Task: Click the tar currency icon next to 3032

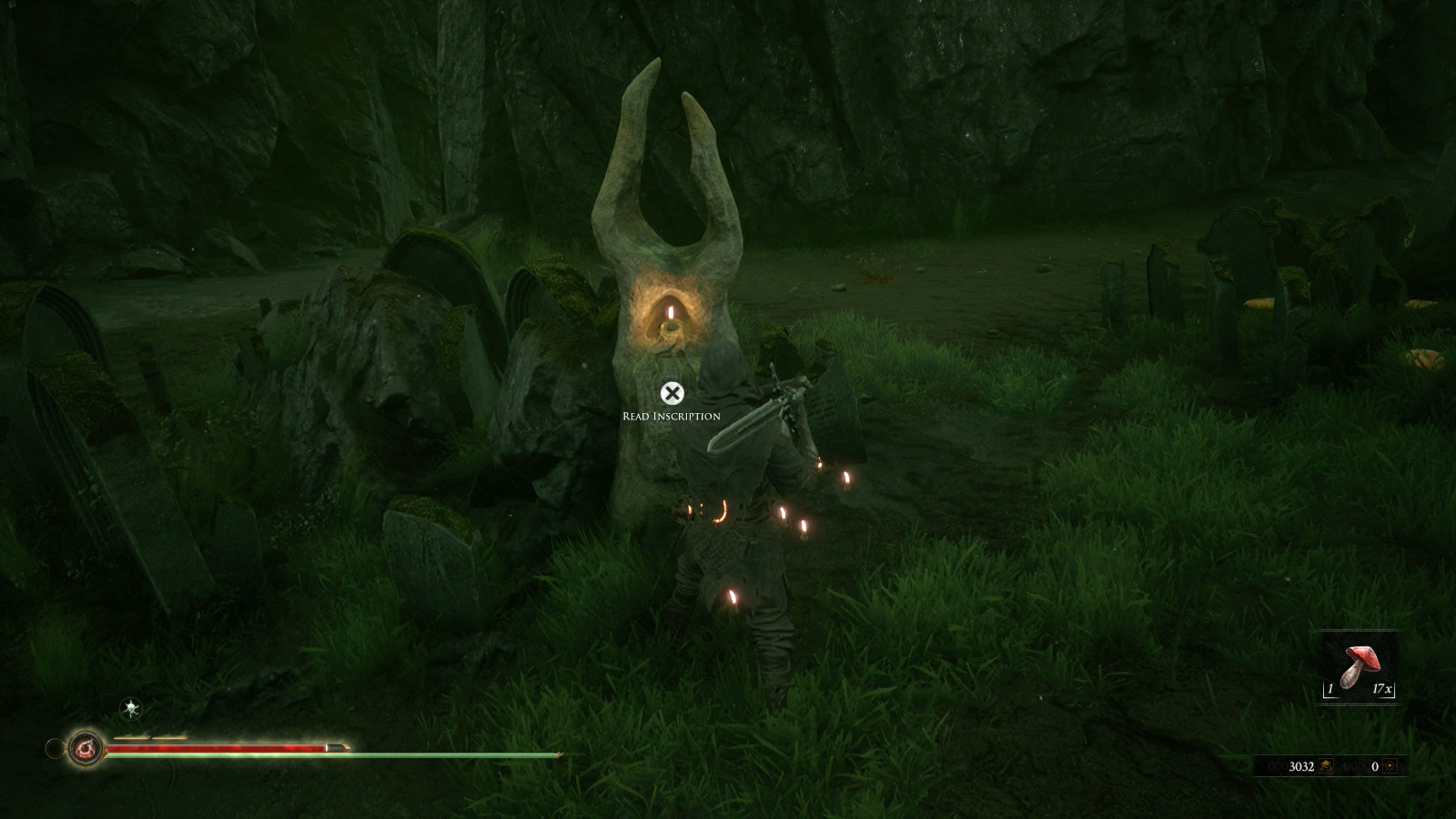Action: pyautogui.click(x=1327, y=766)
